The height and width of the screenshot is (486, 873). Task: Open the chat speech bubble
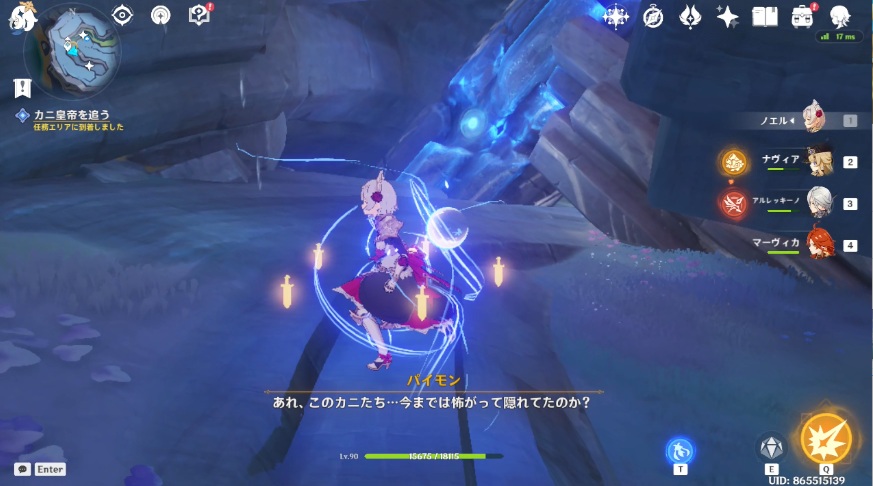click(22, 469)
